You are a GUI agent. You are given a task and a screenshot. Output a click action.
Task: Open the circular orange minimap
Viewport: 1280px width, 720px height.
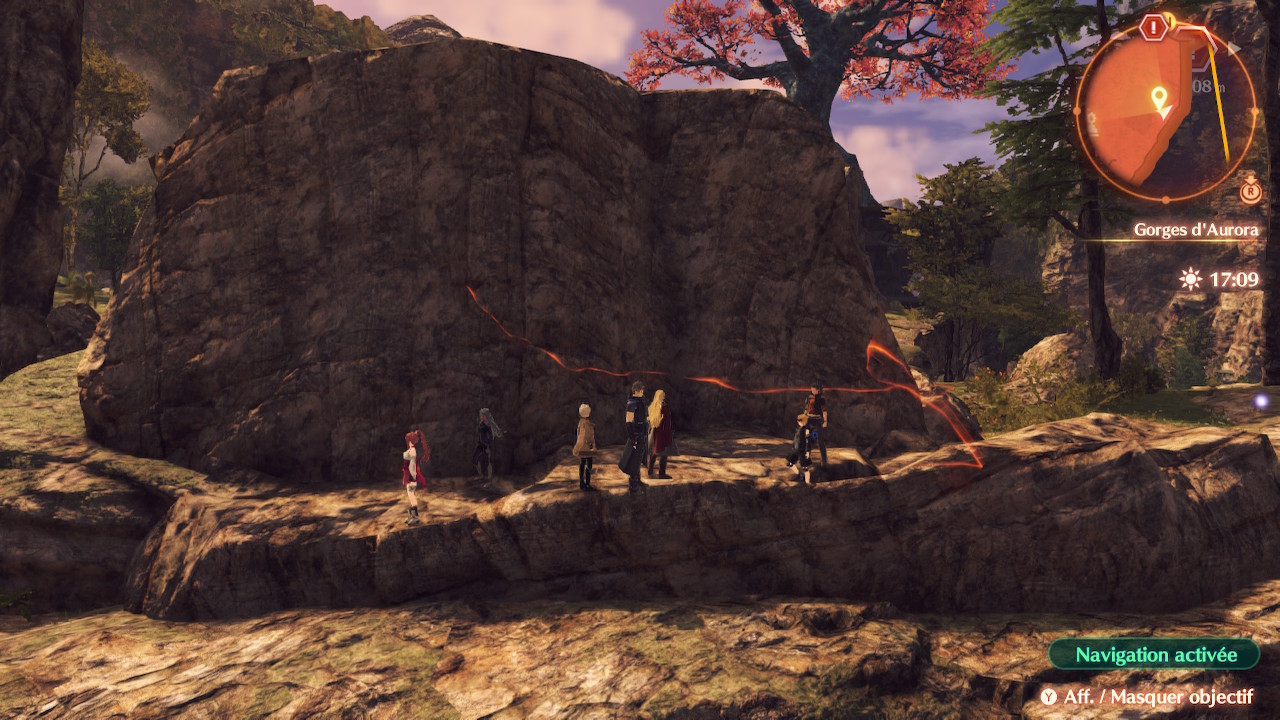(x=1165, y=111)
